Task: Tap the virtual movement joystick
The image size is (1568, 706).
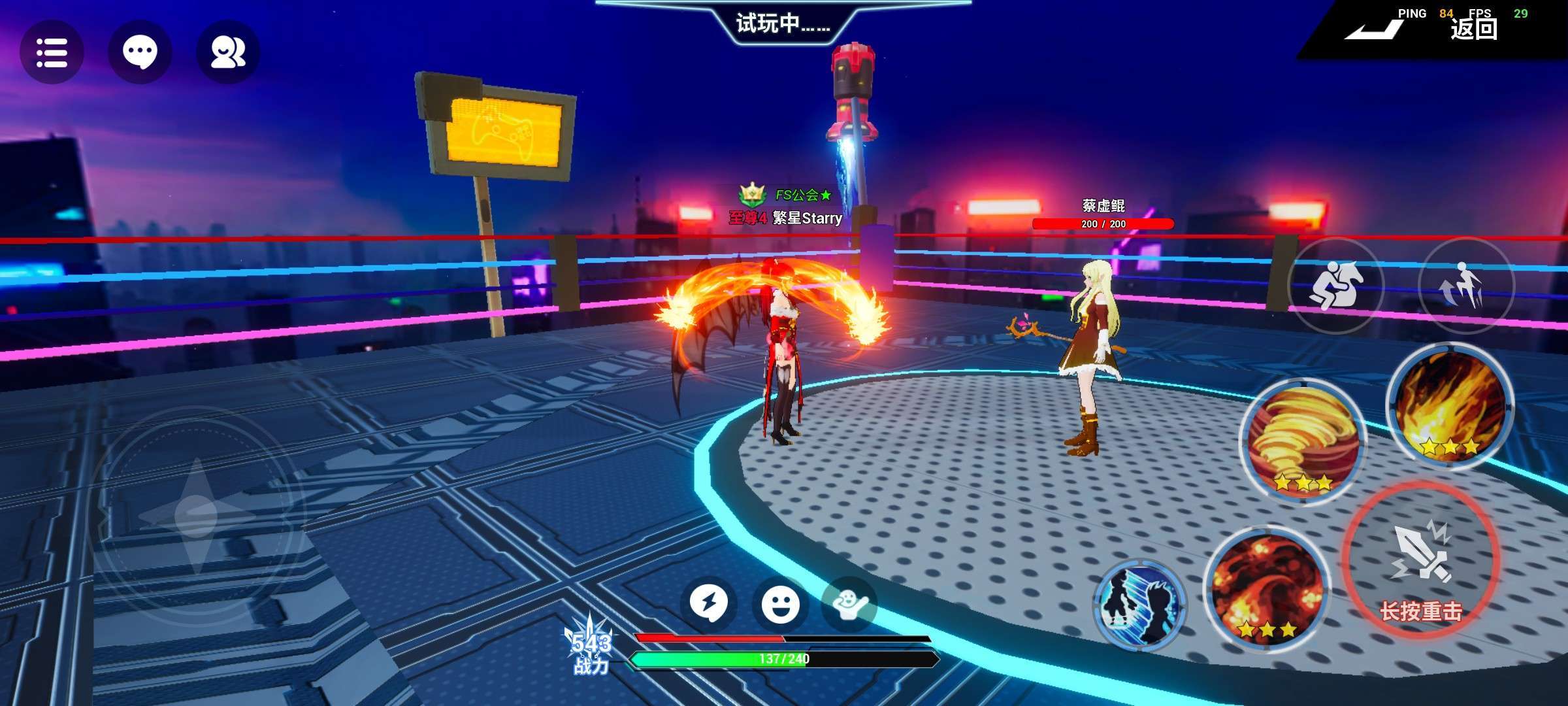Action: pyautogui.click(x=196, y=515)
